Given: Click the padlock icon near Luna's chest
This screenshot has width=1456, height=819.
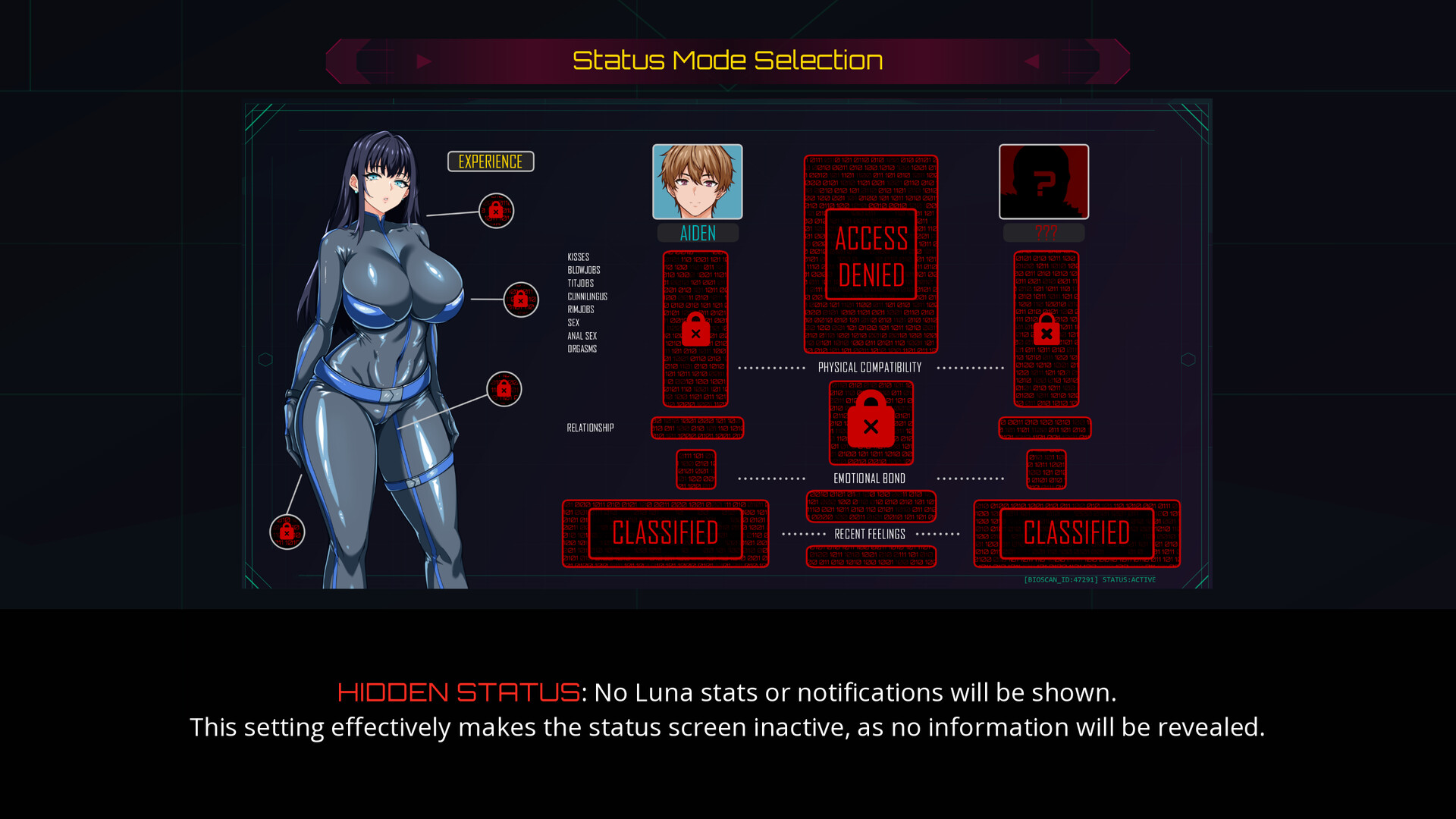Looking at the screenshot, I should point(520,298).
